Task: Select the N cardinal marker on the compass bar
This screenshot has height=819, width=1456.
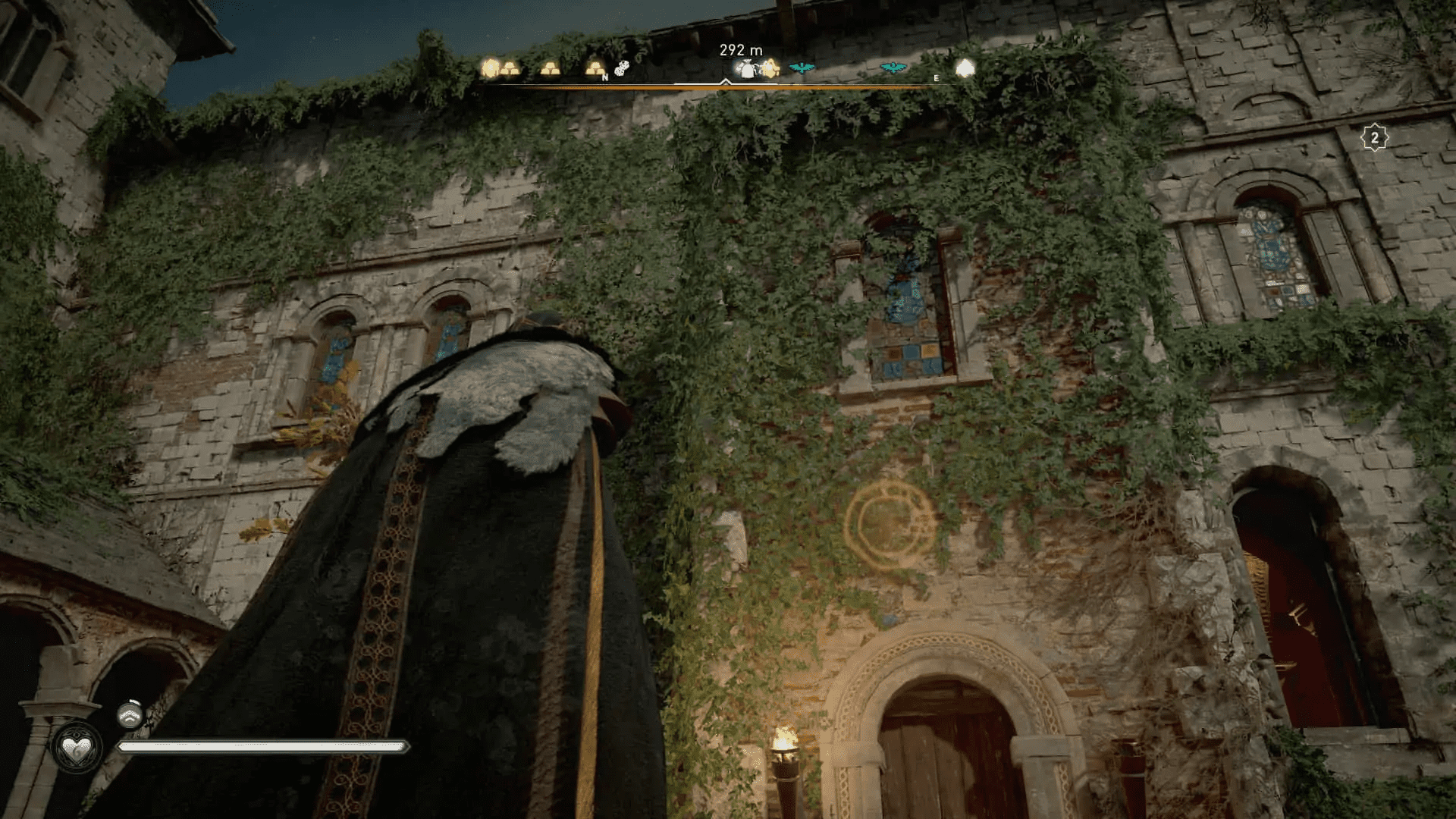Action: point(605,77)
